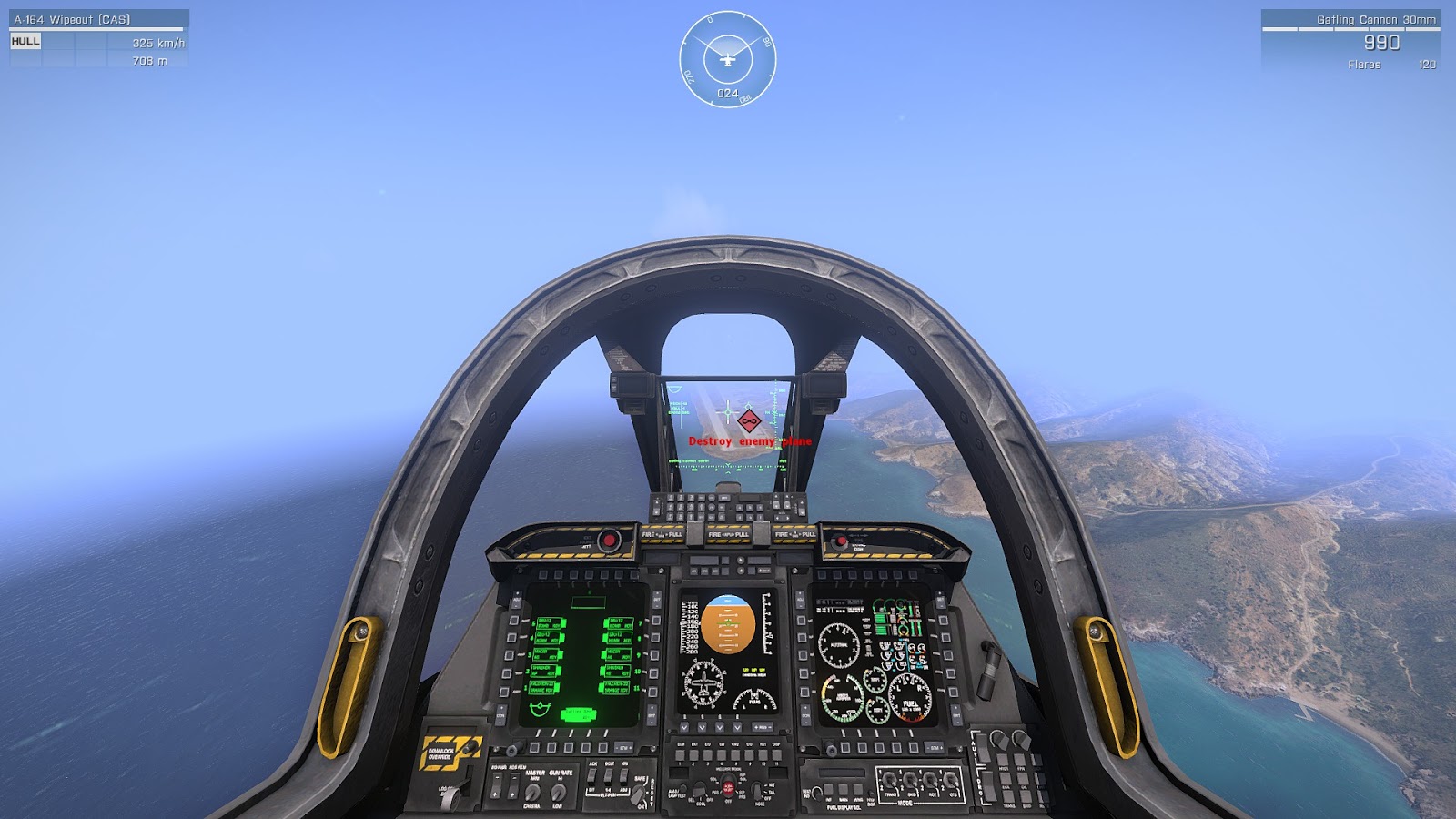Click the red target diamond on the HUD
The width and height of the screenshot is (1456, 819).
pos(748,420)
